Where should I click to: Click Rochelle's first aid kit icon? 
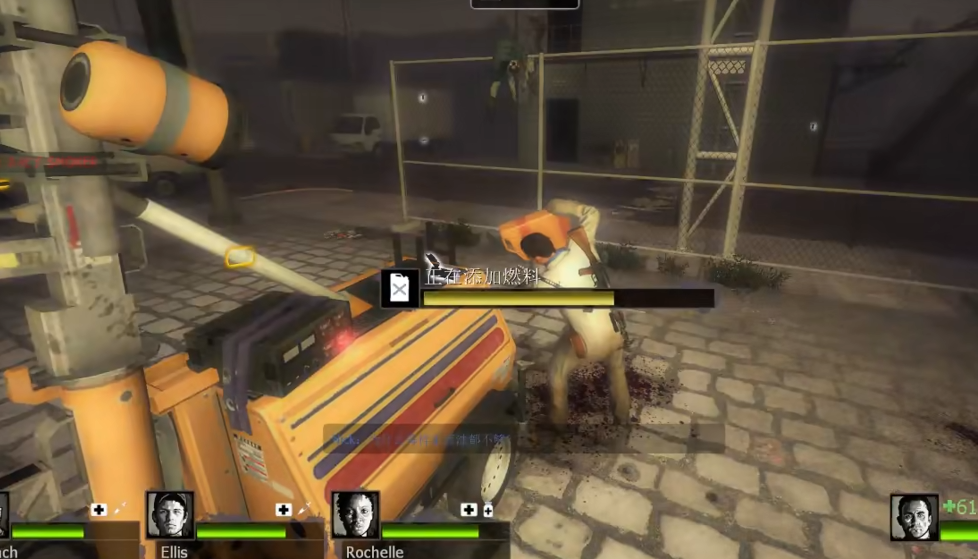click(468, 510)
